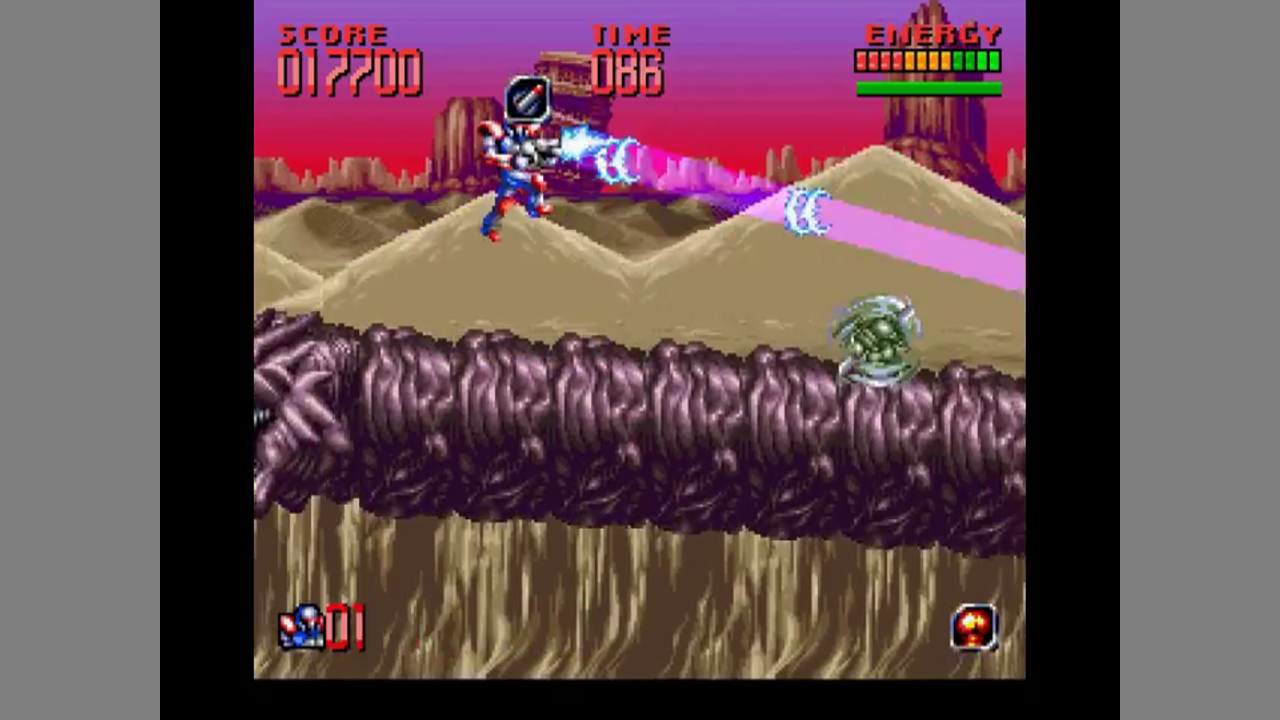Select the red smart bomb icon

pyautogui.click(x=974, y=627)
